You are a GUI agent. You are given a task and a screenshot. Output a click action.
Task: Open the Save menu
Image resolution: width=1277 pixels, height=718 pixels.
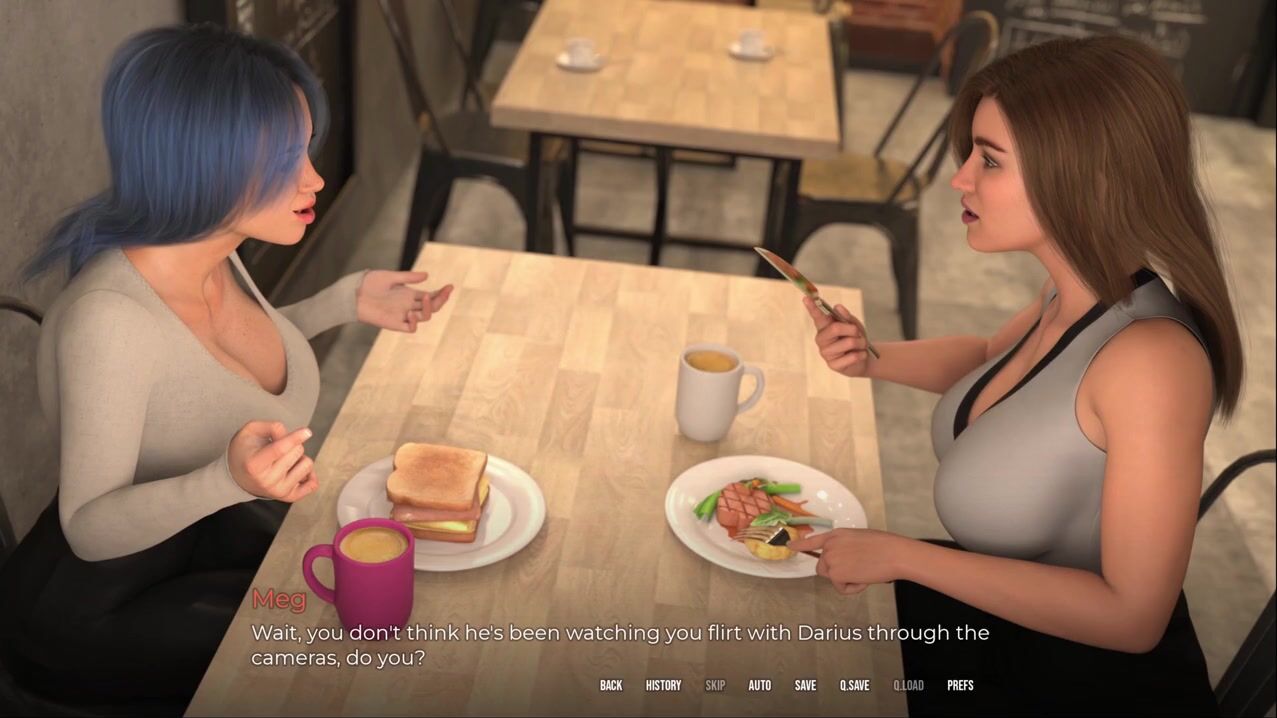coord(805,685)
